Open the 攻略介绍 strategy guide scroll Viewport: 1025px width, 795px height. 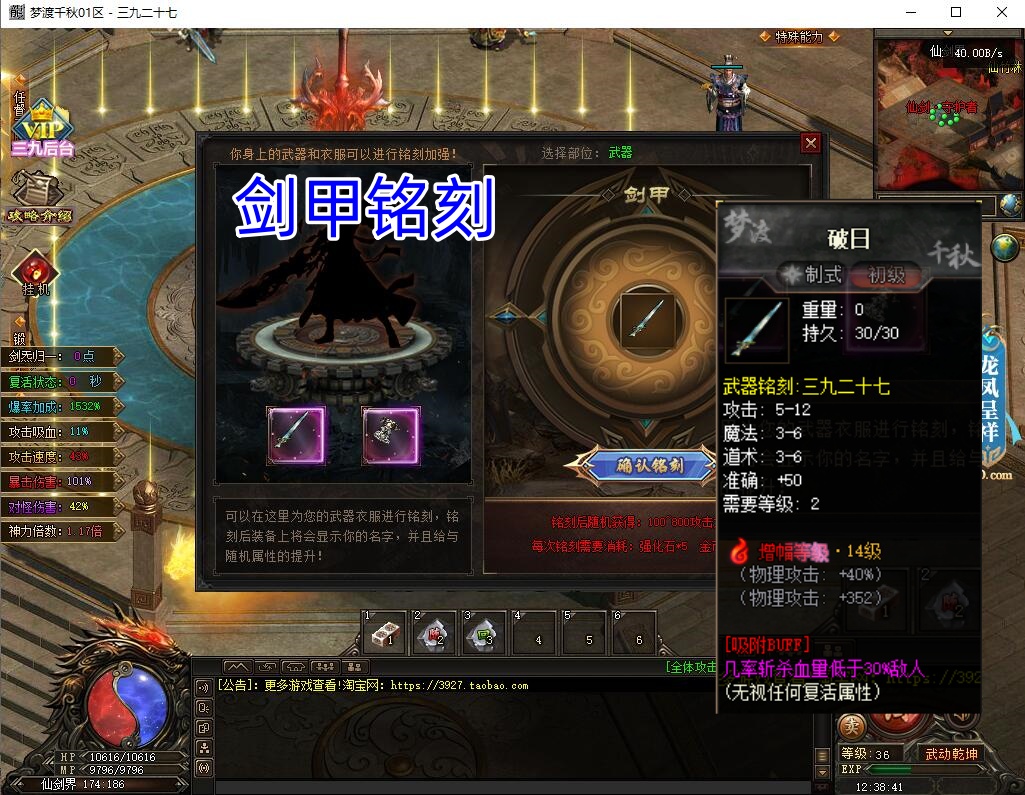click(39, 196)
